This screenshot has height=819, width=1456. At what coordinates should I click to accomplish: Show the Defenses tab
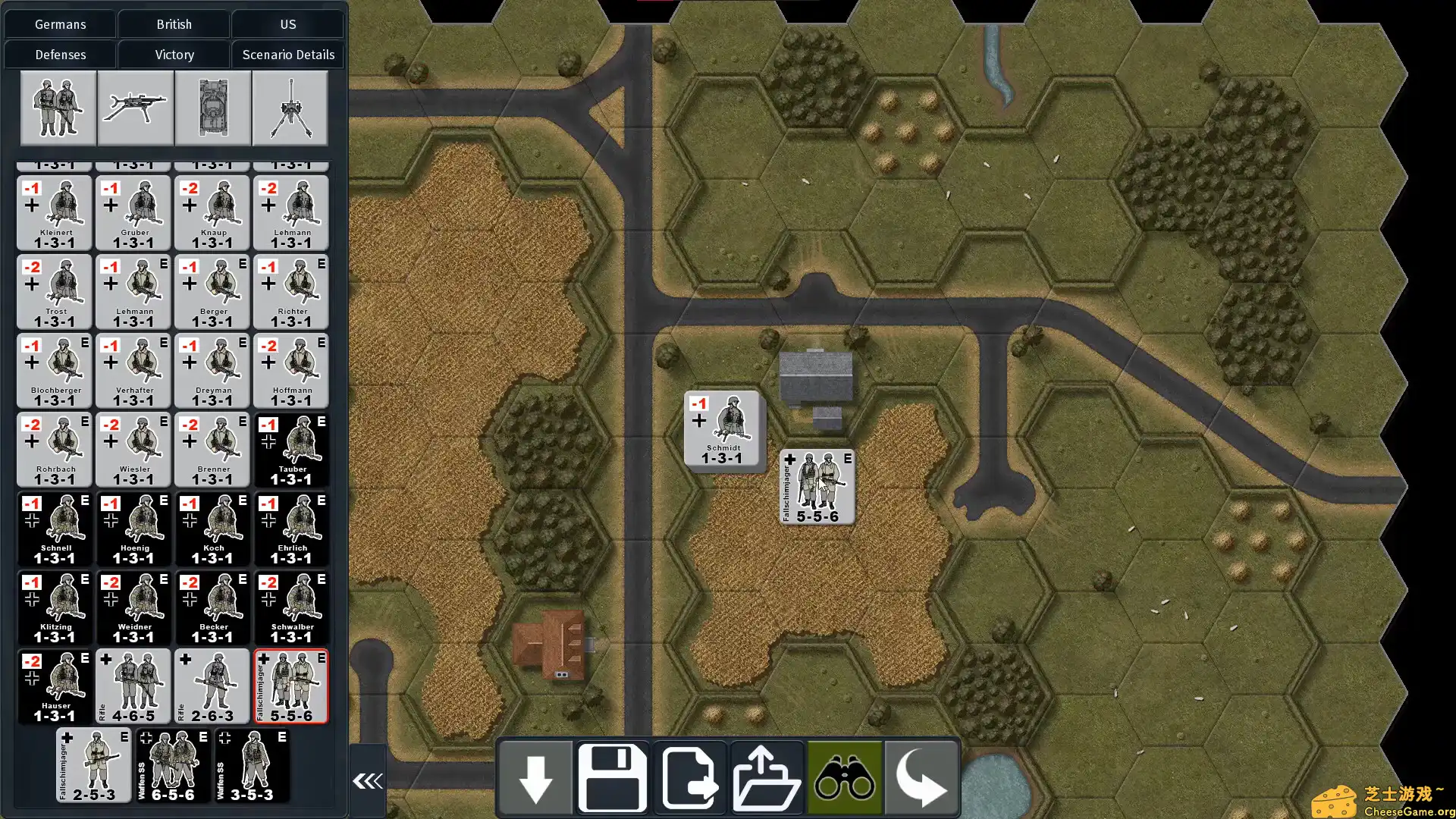pos(60,55)
